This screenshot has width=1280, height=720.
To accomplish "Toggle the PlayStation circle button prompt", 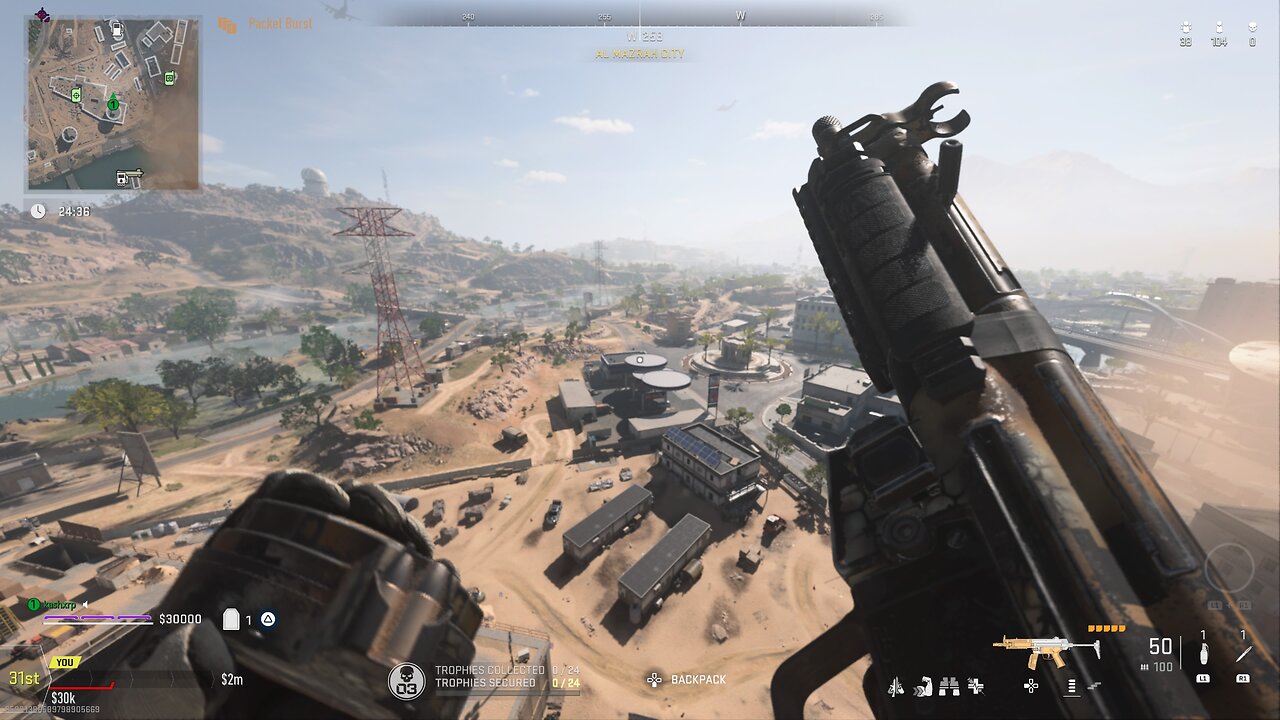I will tap(268, 620).
